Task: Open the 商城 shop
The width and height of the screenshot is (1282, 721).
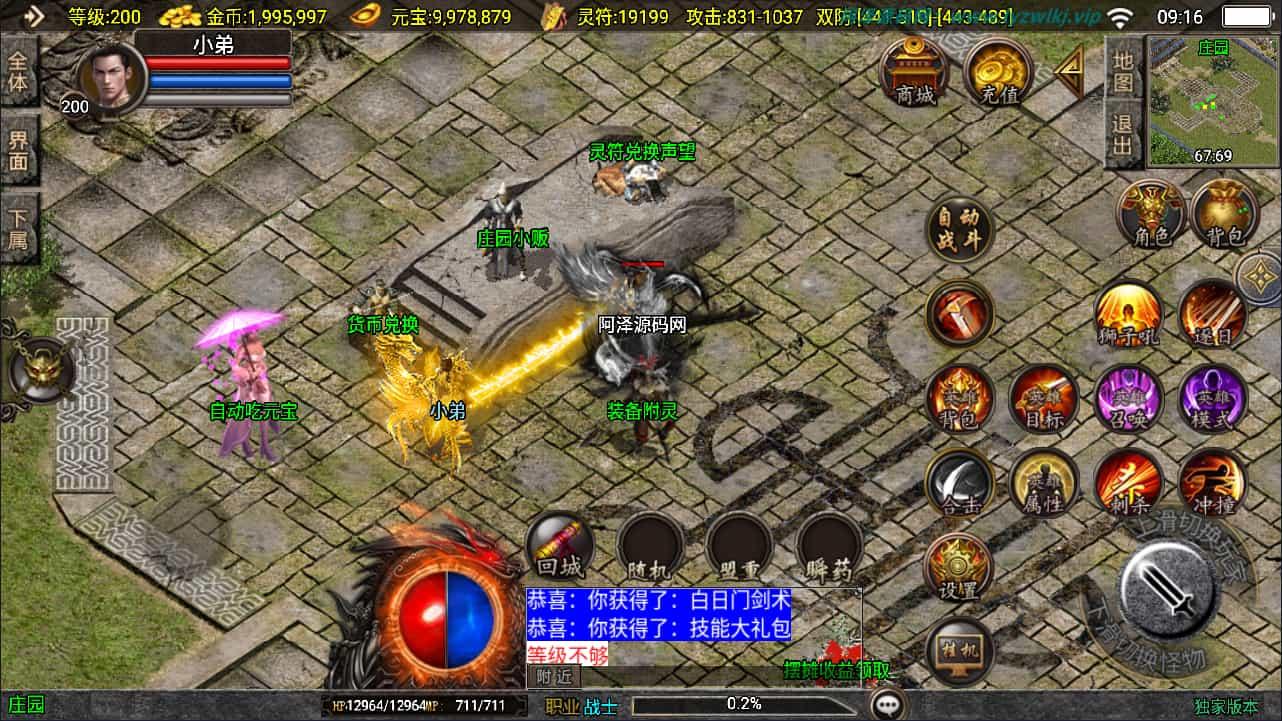Action: pyautogui.click(x=915, y=72)
